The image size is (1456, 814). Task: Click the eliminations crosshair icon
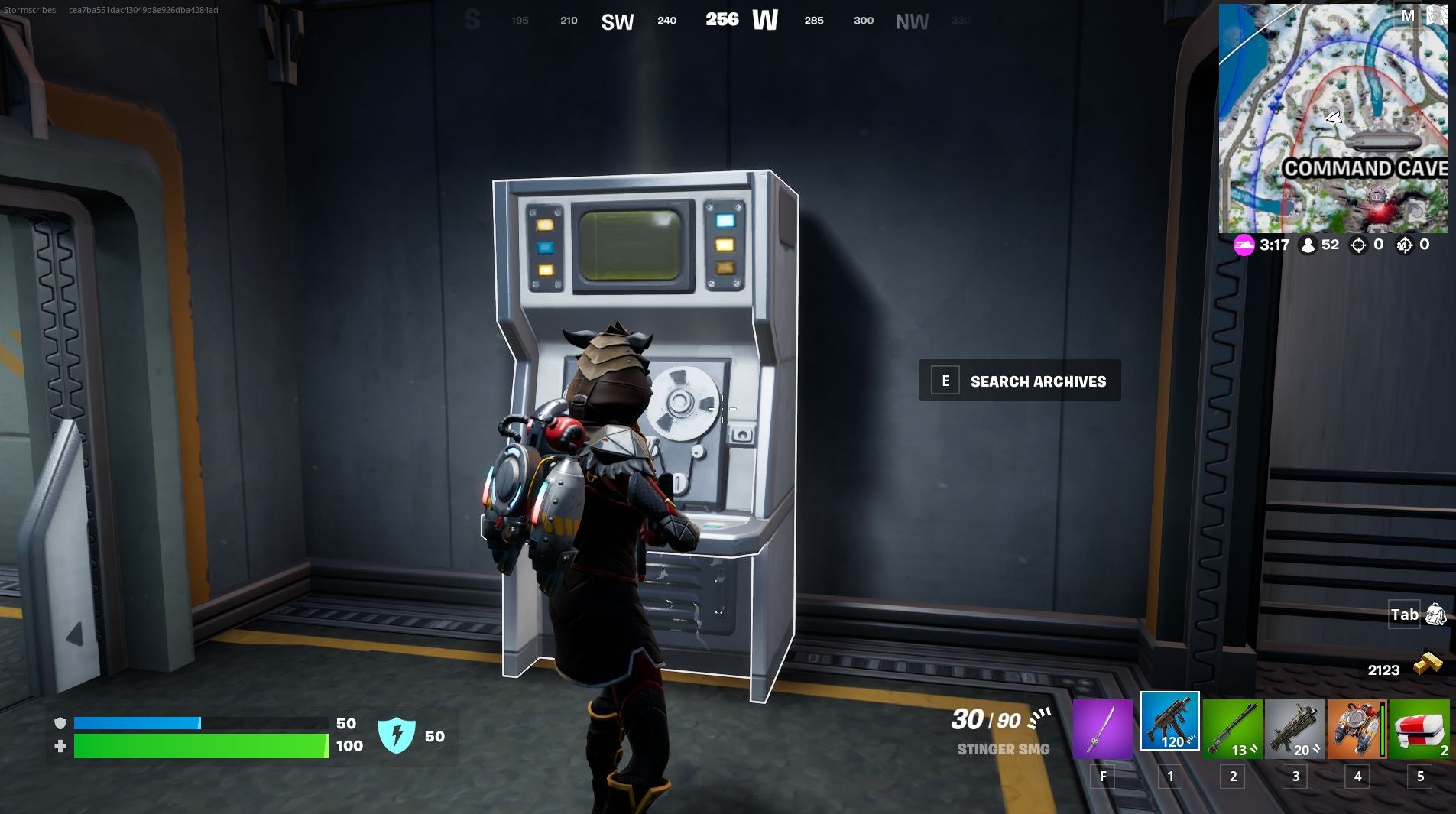[1358, 245]
